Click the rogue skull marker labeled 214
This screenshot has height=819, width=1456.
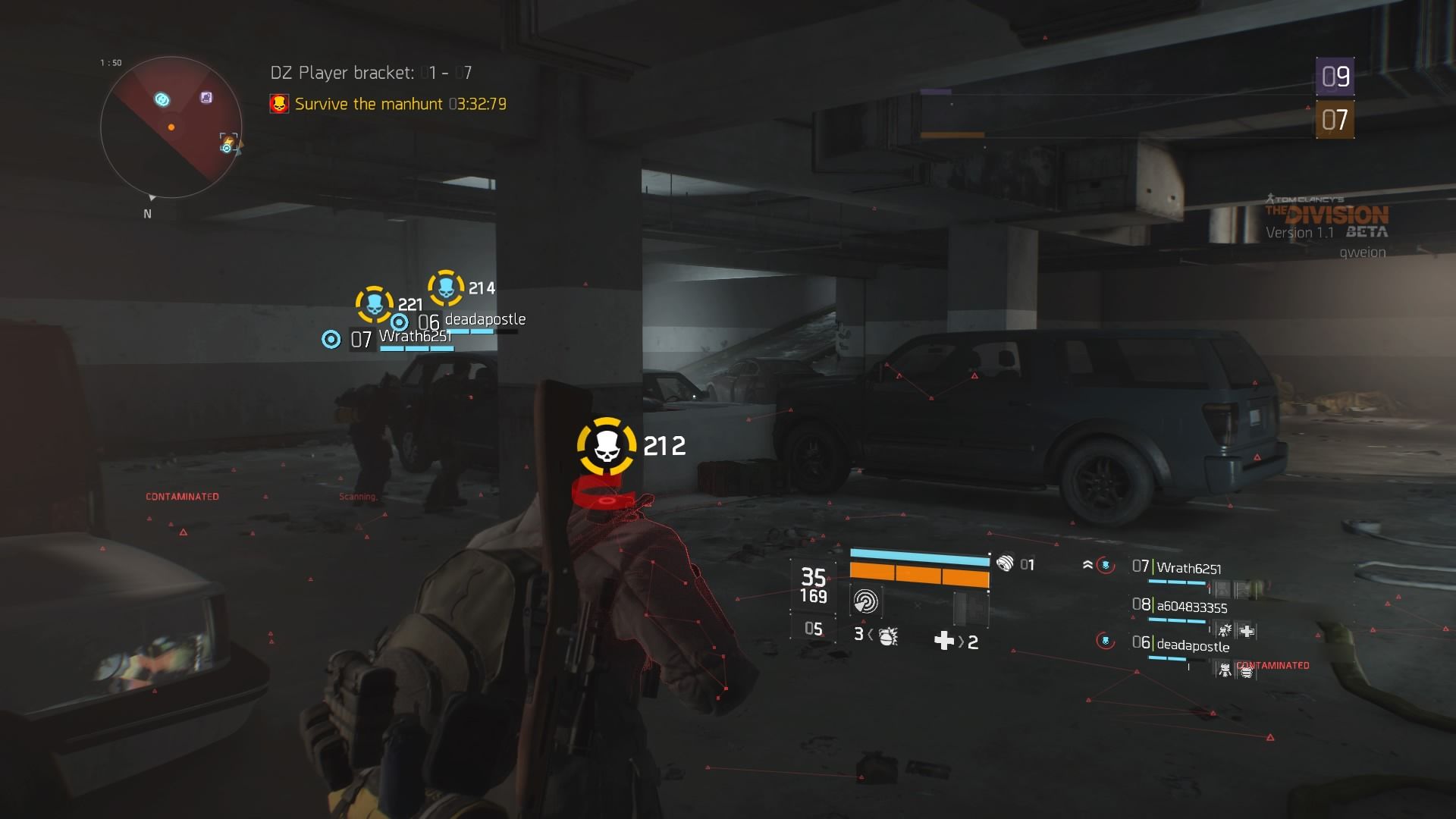[446, 288]
